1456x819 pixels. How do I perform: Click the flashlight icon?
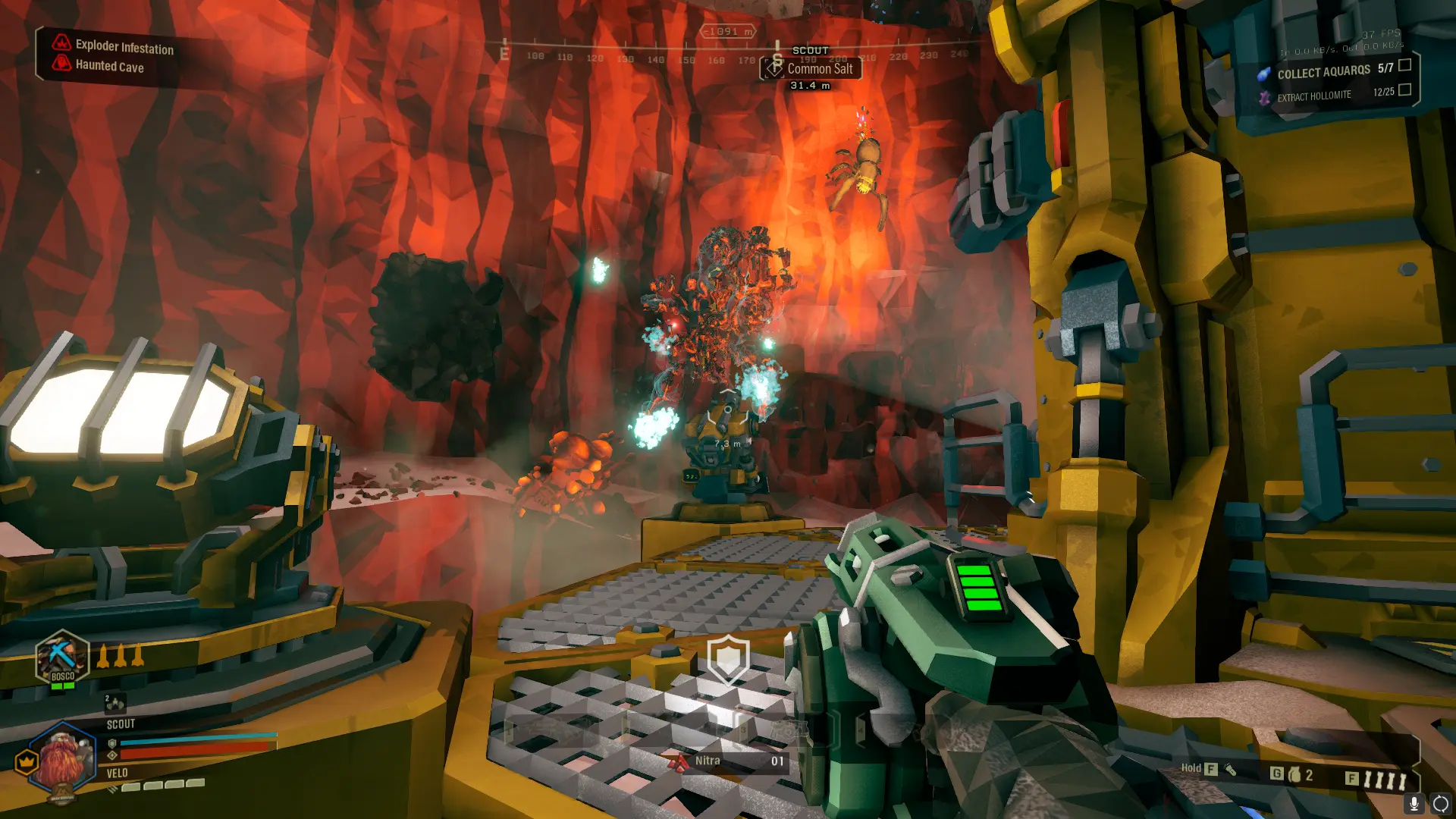(x=1231, y=770)
